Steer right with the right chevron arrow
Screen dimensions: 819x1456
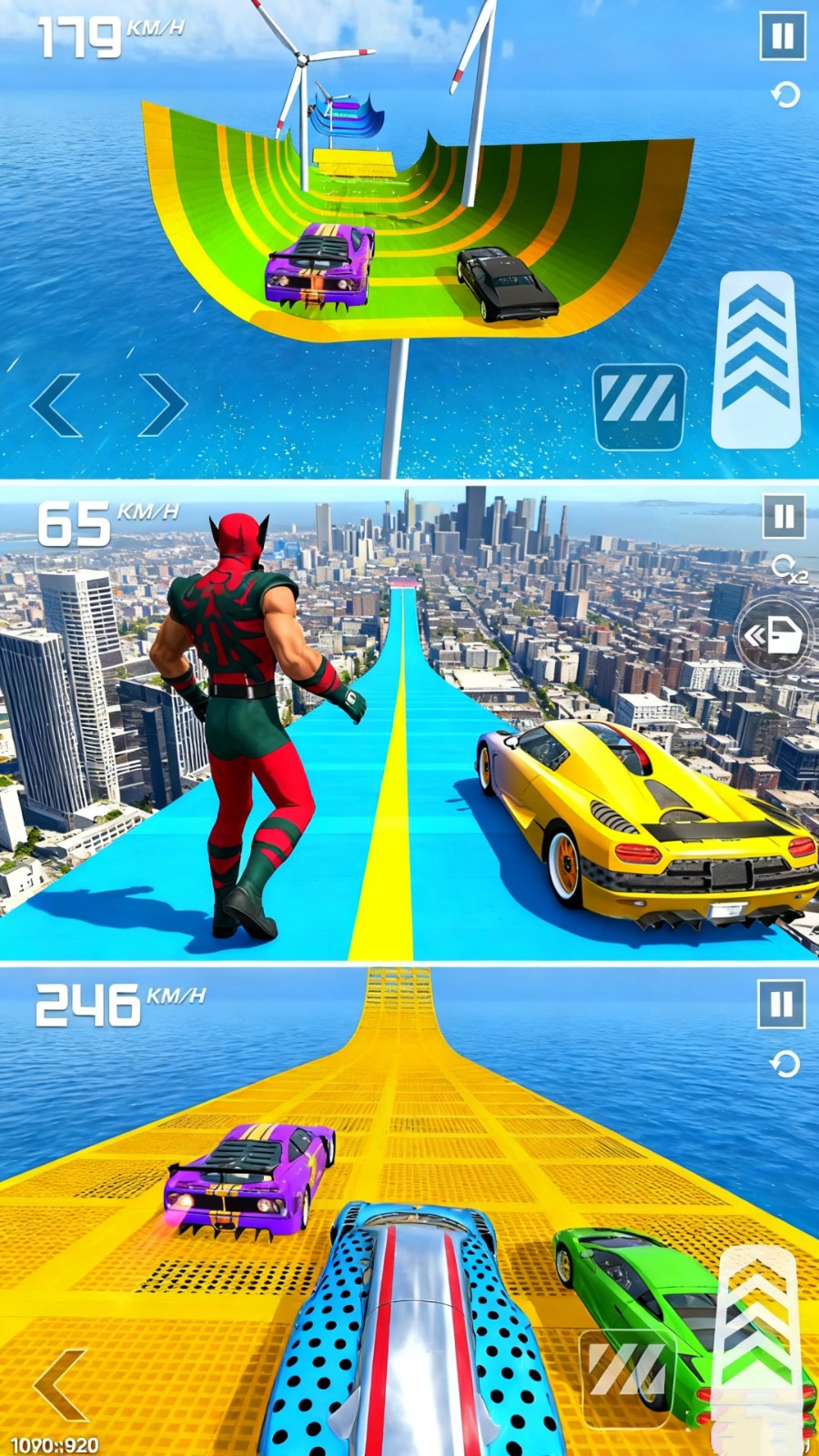point(162,404)
